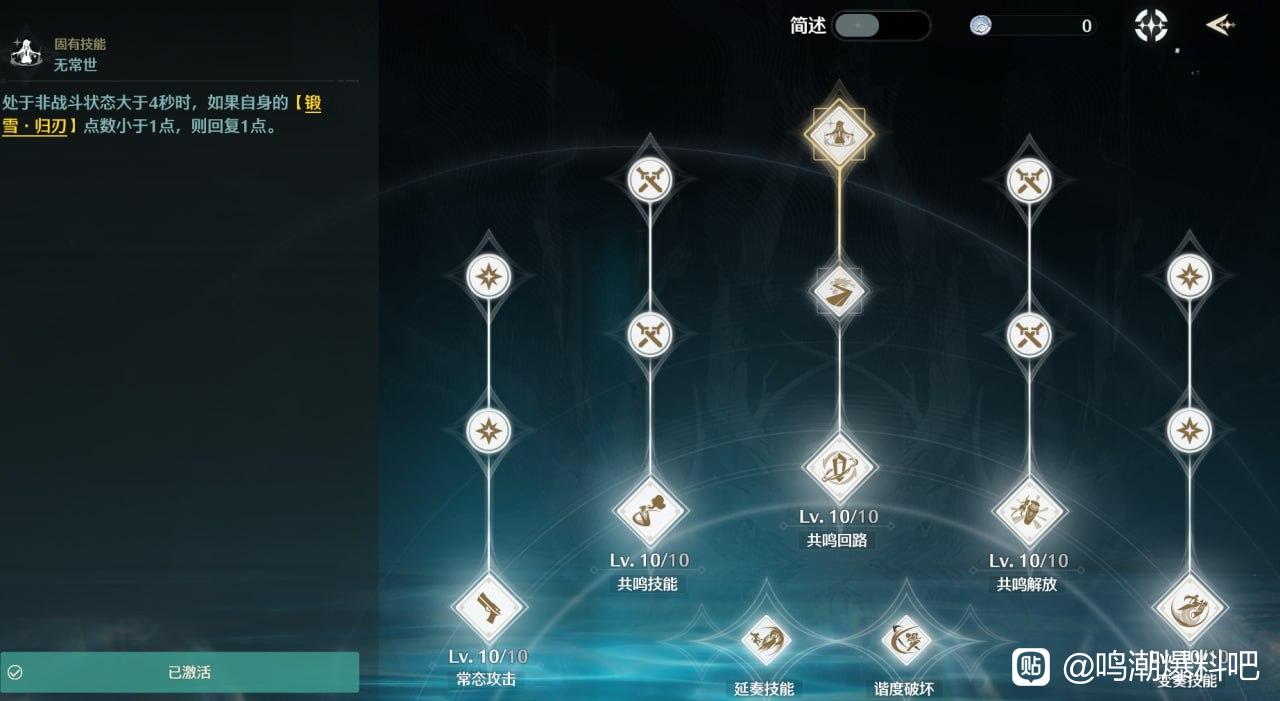Screen dimensions: 1280x701
Task: Select the top stat node above 常态攻击
Action: [x=489, y=276]
